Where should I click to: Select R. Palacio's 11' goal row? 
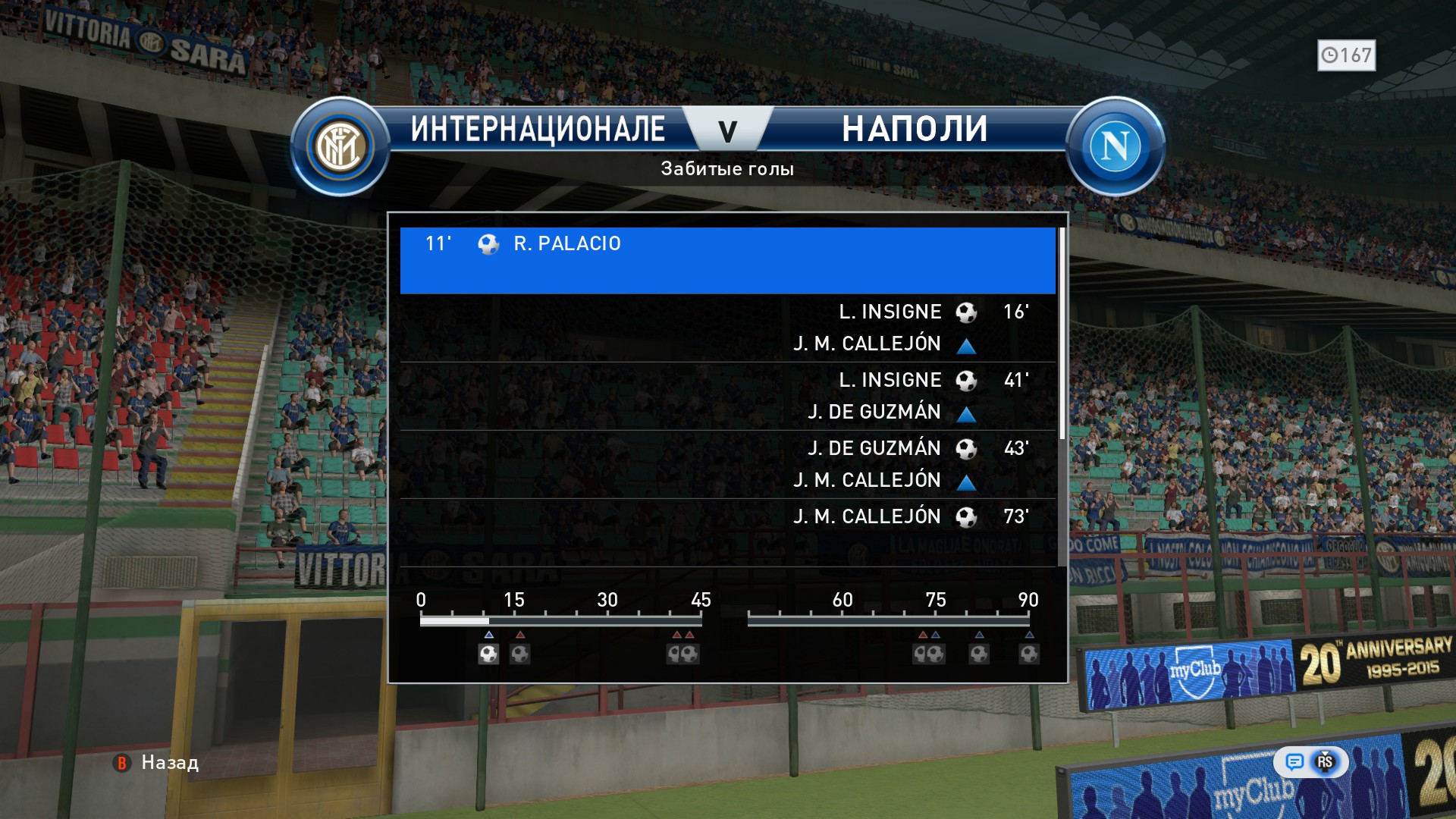click(x=726, y=259)
